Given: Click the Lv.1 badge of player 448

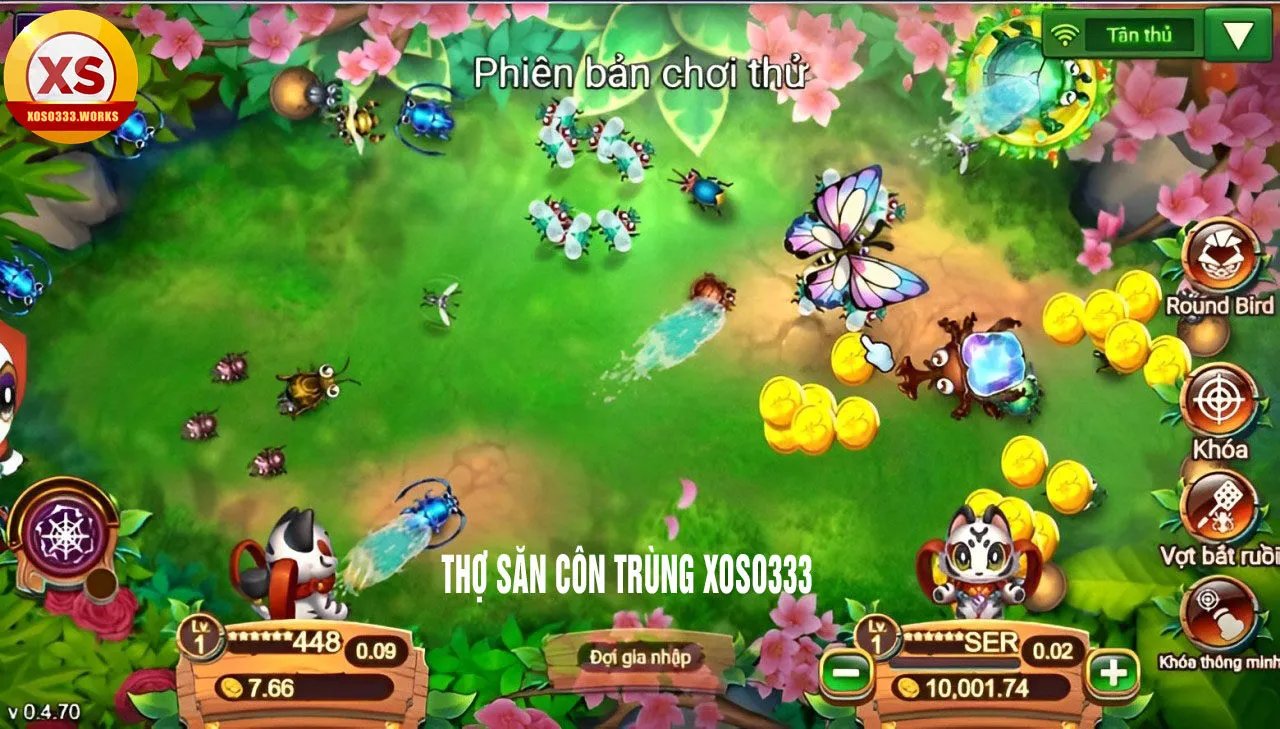Looking at the screenshot, I should pos(202,636).
